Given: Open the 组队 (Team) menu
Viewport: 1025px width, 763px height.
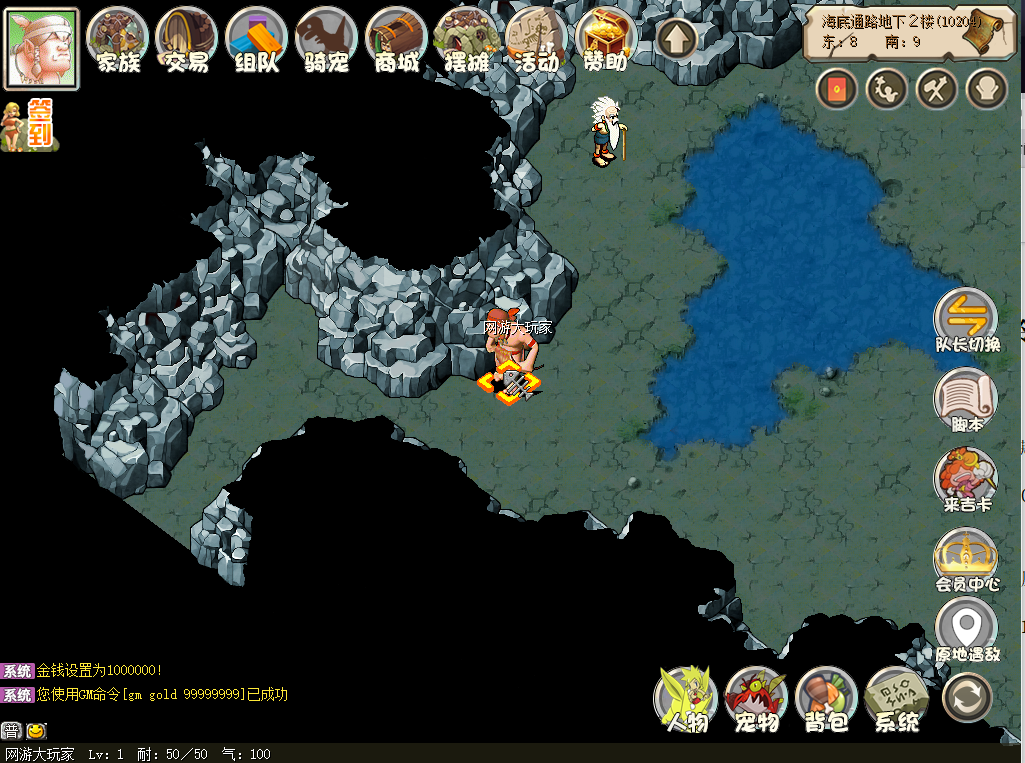Looking at the screenshot, I should [x=257, y=40].
